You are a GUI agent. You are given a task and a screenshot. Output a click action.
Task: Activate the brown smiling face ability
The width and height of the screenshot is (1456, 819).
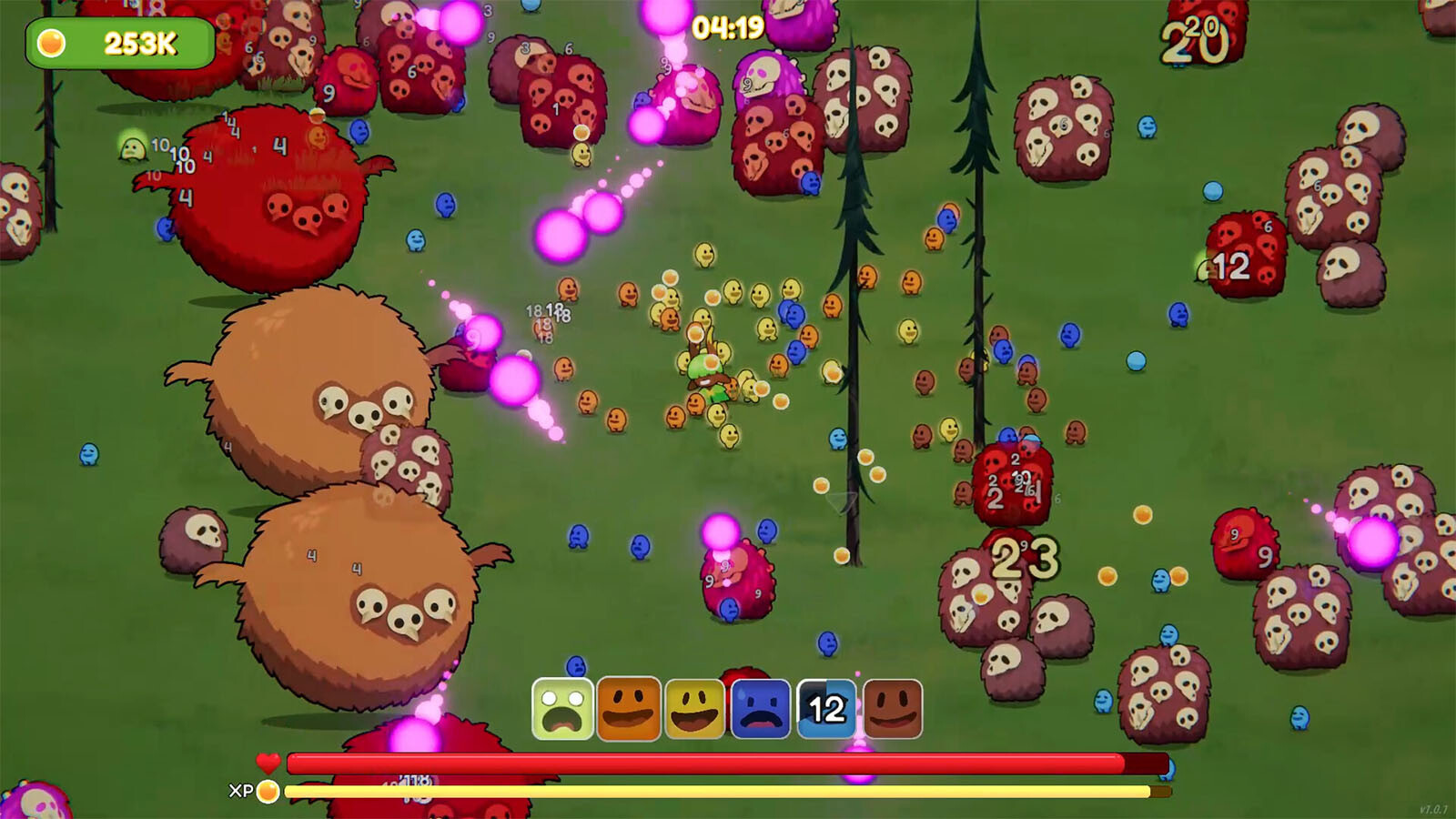[893, 709]
